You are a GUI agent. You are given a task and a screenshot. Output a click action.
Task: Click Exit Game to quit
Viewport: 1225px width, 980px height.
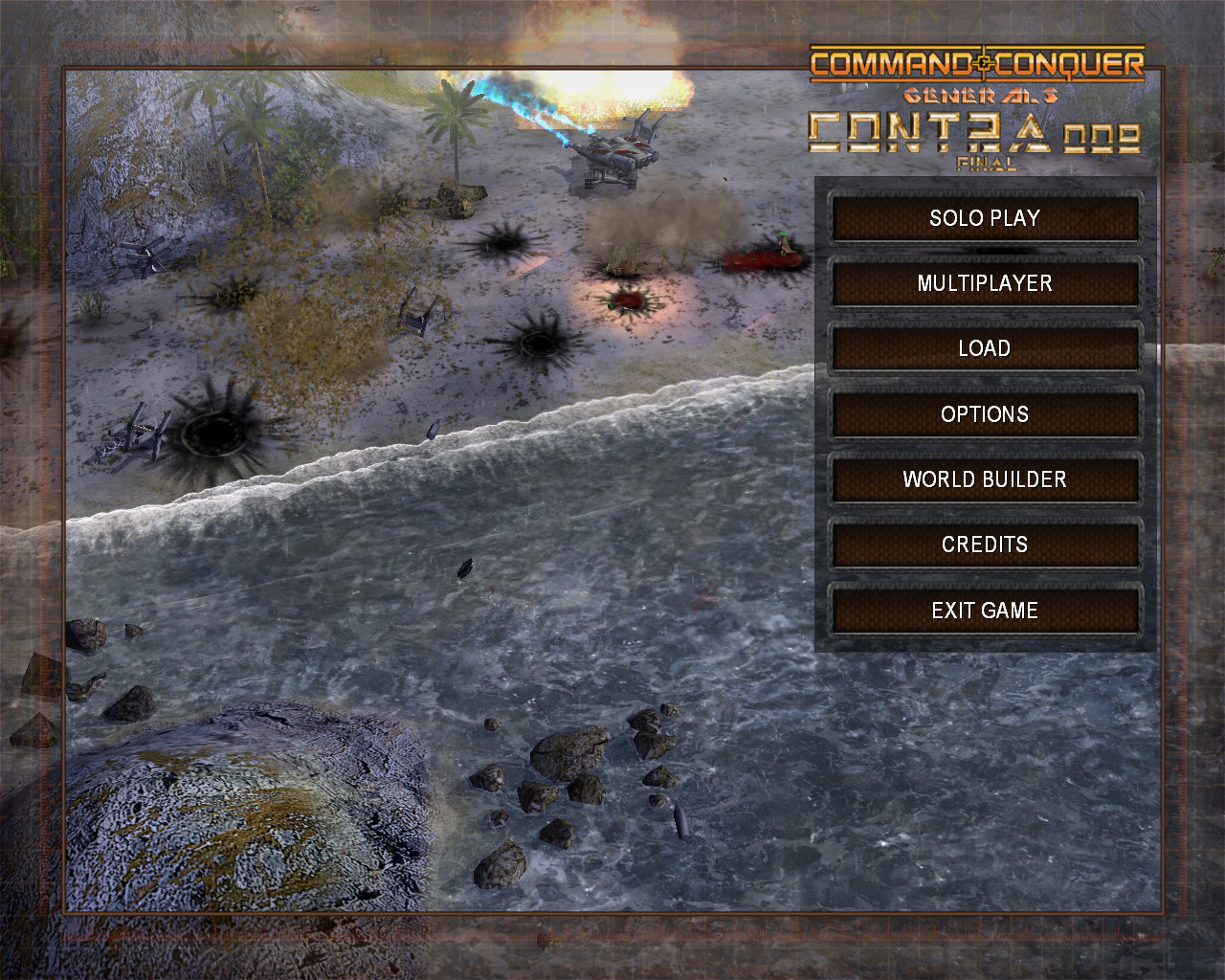[x=985, y=611]
